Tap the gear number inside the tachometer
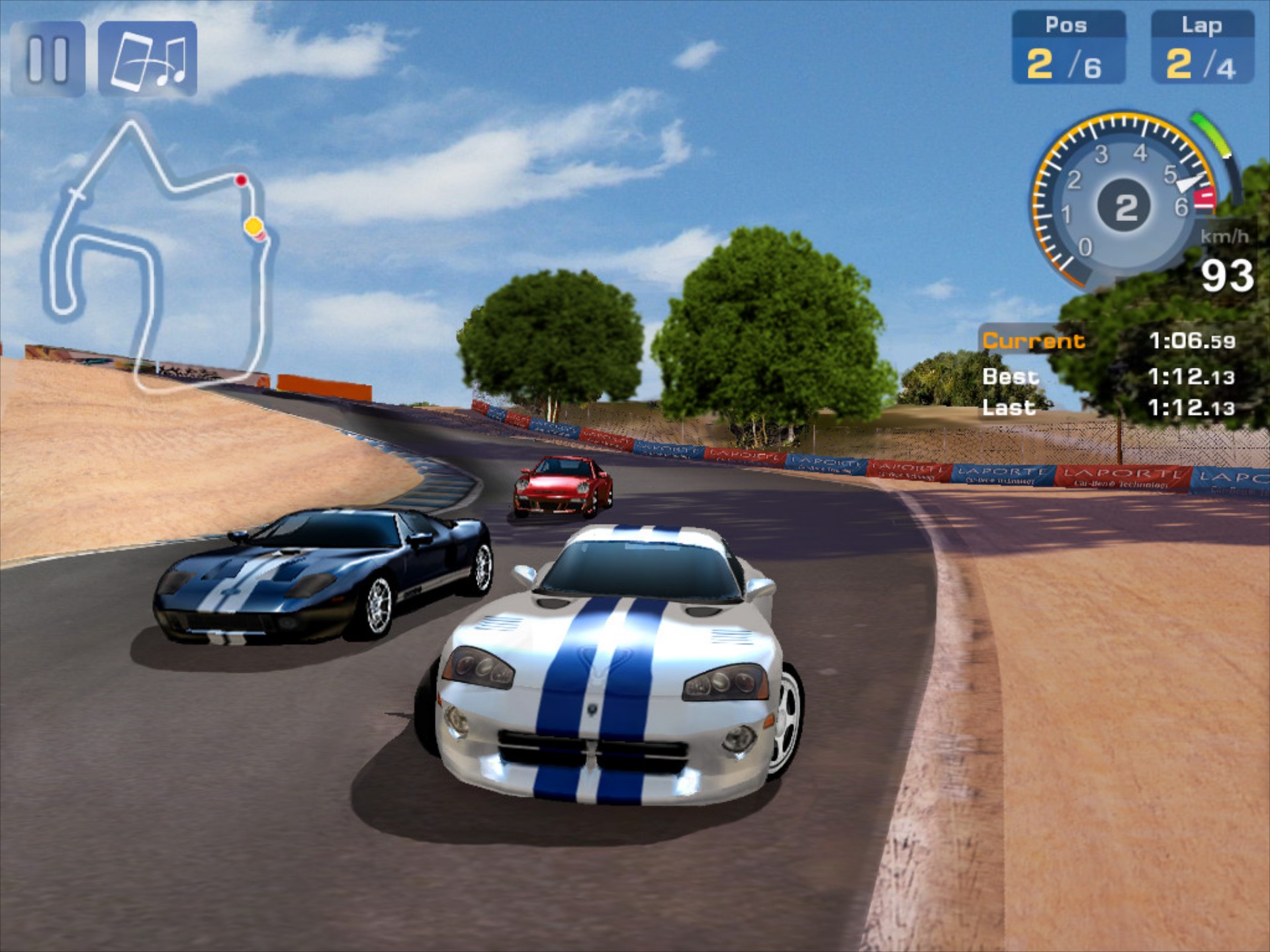Viewport: 1270px width, 952px height. tap(1125, 206)
